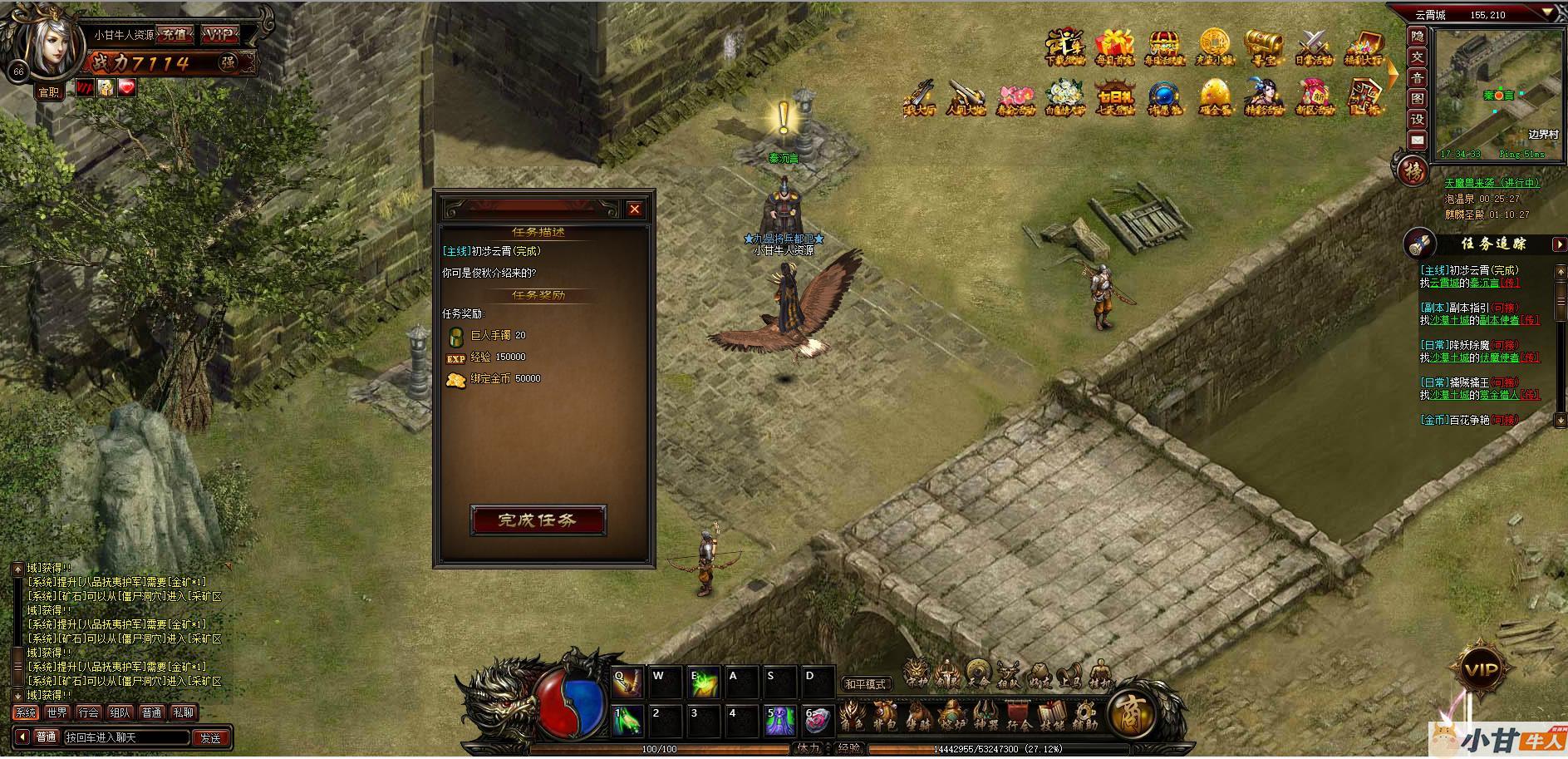Switch to the 世界 world chat tab
Viewport: 1568px width, 759px height.
pos(57,712)
